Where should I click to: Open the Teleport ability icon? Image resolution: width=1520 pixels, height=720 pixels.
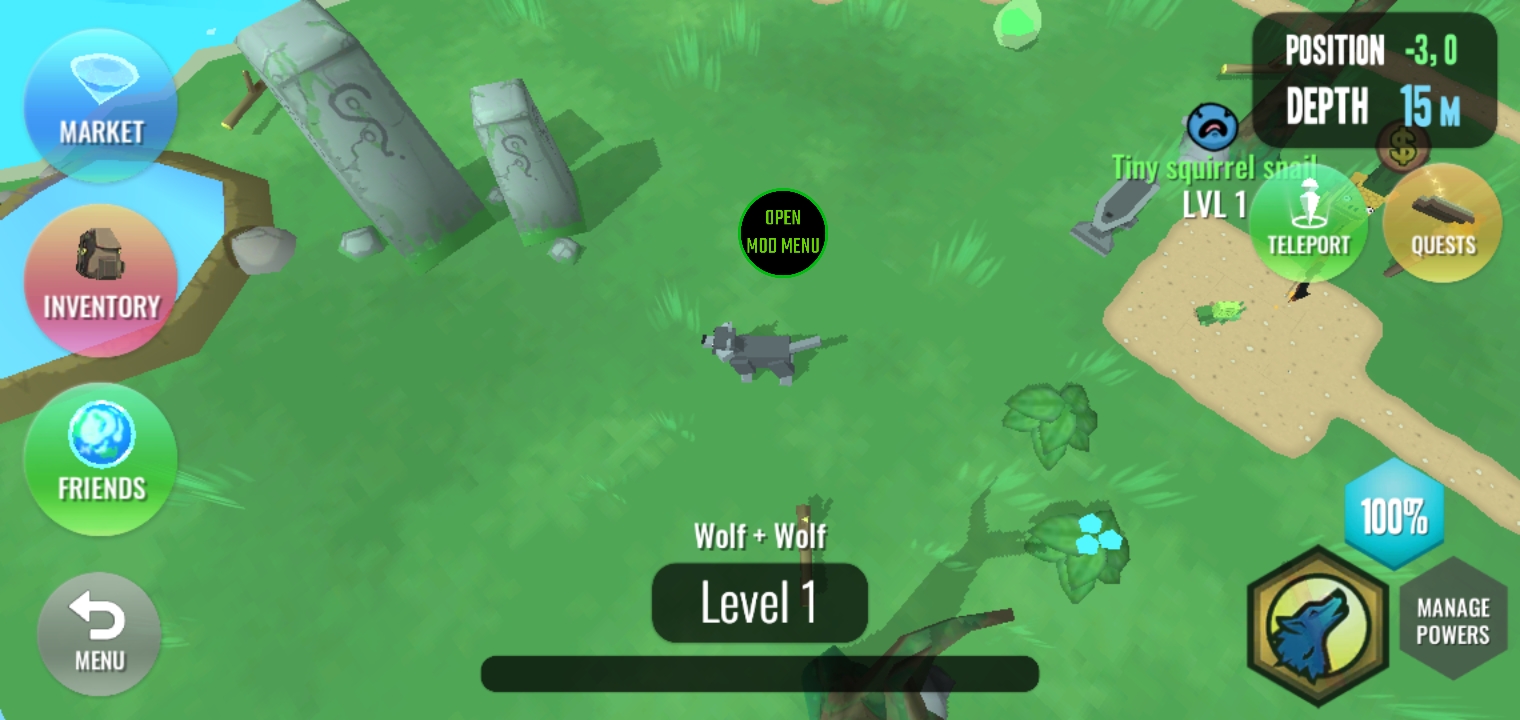click(1309, 223)
